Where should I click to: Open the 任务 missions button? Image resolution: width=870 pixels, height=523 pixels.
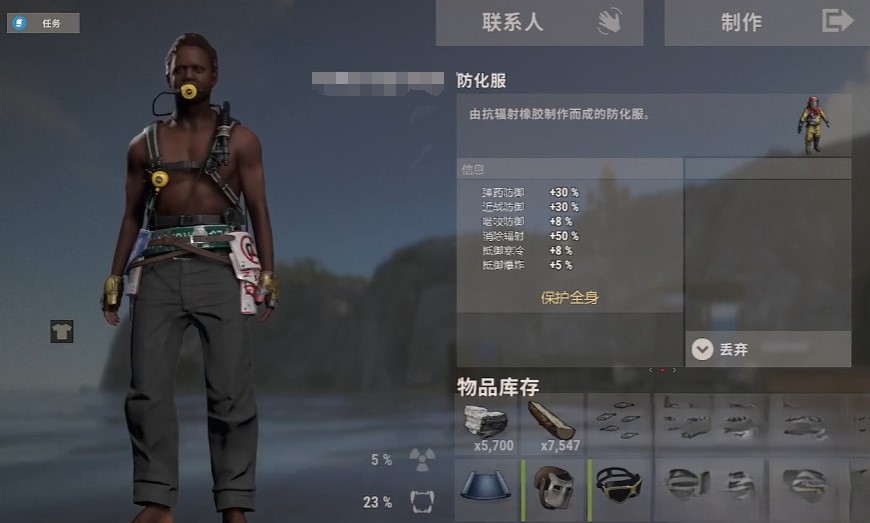[43, 23]
